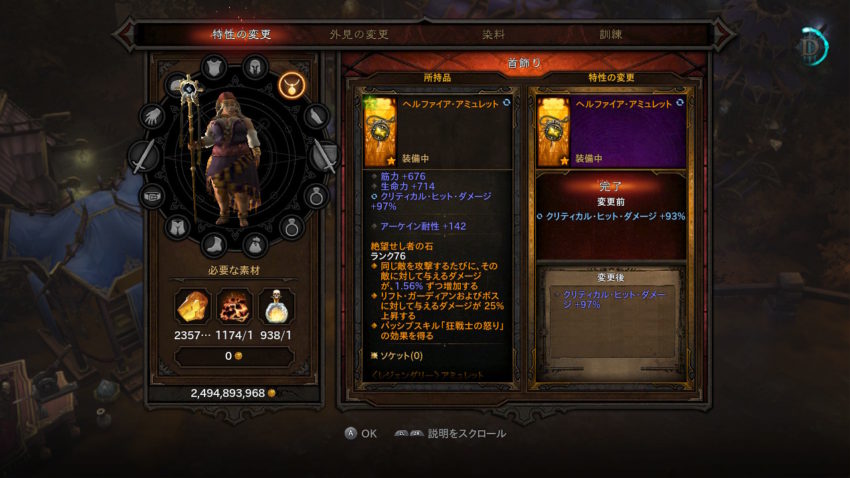Go to the 訓練 tab
This screenshot has width=850, height=478.
[610, 34]
